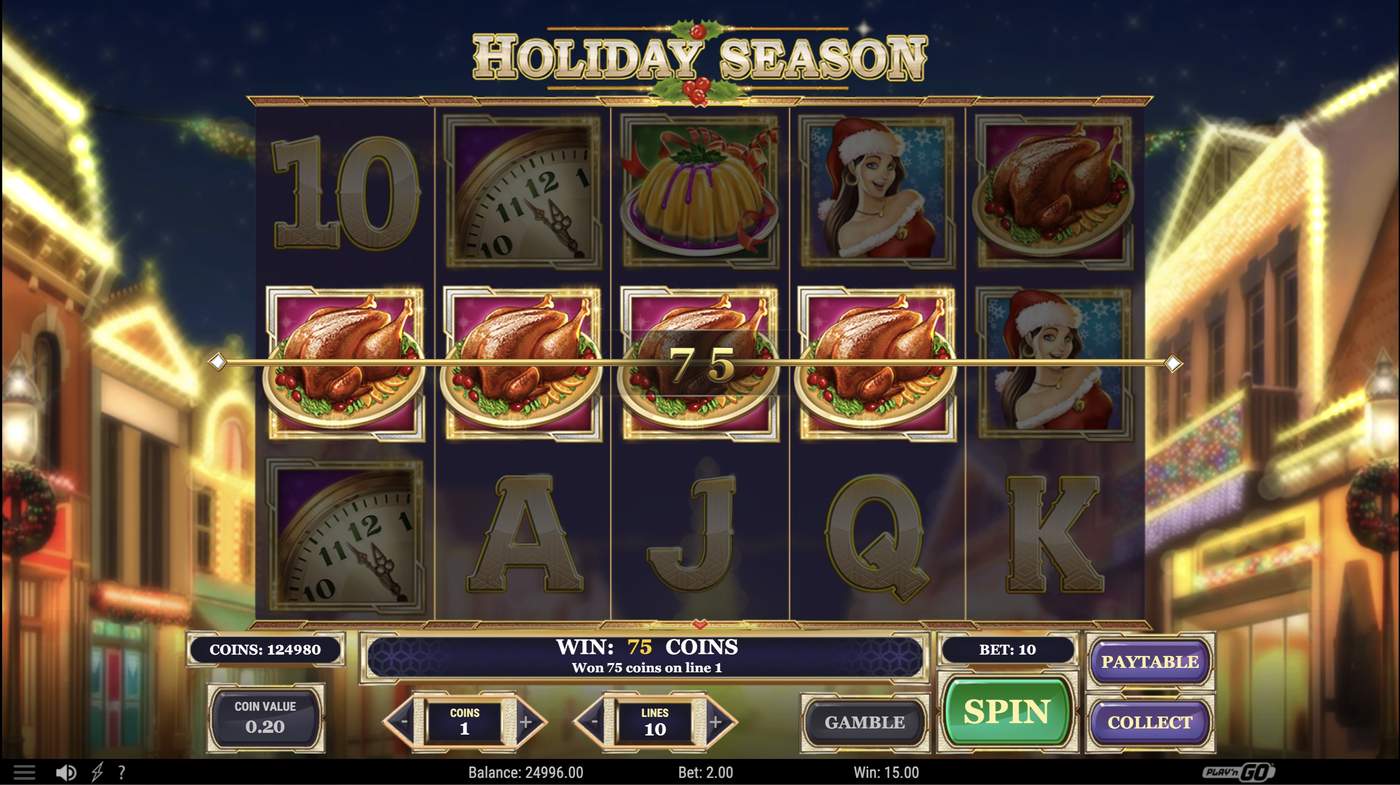
Task: Click the Coins display counter
Action: click(x=264, y=649)
